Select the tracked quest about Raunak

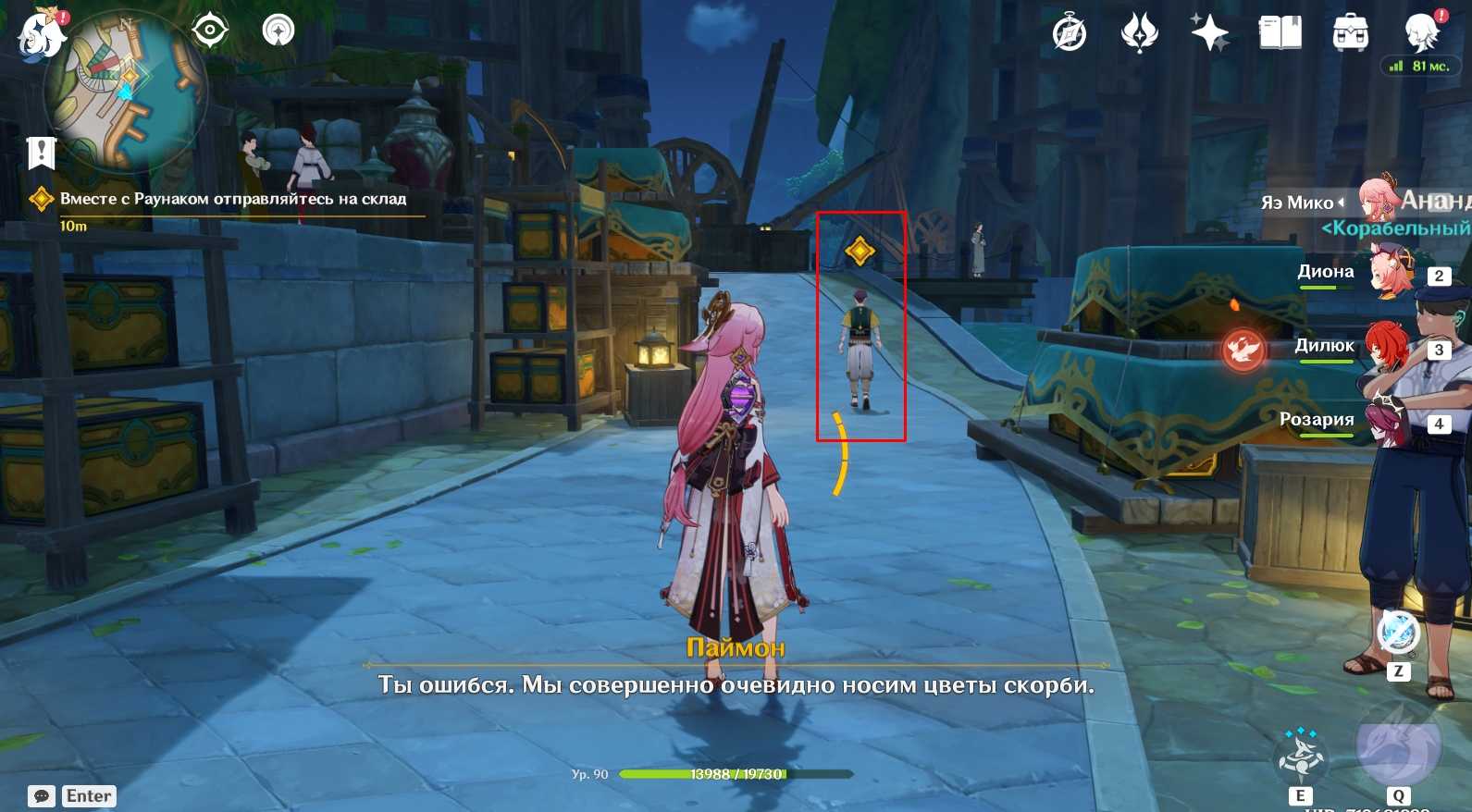click(x=232, y=199)
